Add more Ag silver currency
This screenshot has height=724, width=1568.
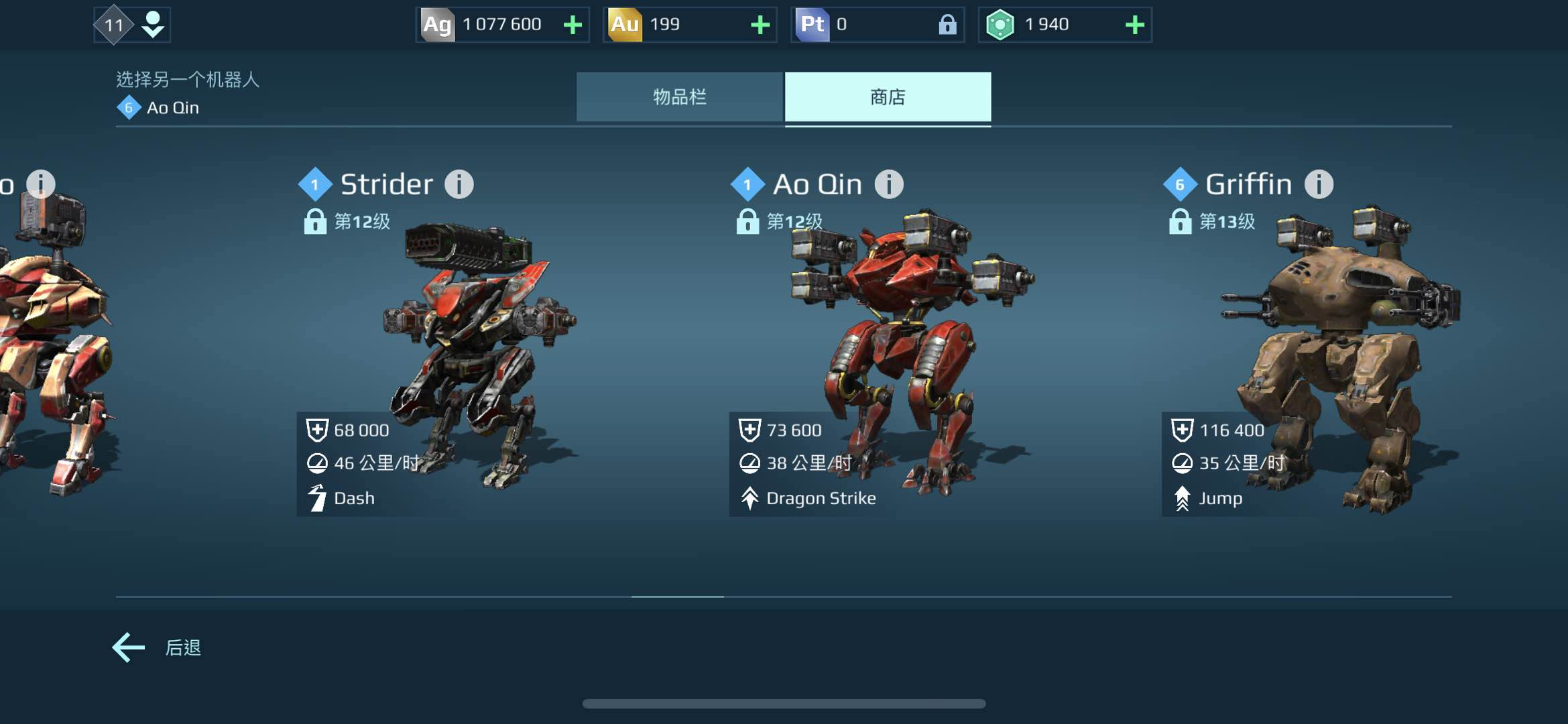pyautogui.click(x=572, y=25)
